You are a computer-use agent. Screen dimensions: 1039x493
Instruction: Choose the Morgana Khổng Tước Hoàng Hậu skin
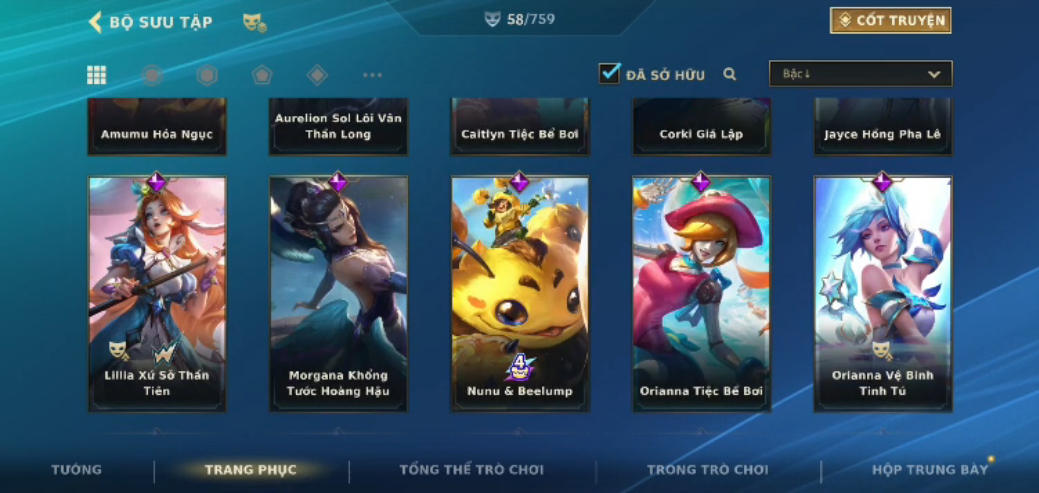[338, 293]
